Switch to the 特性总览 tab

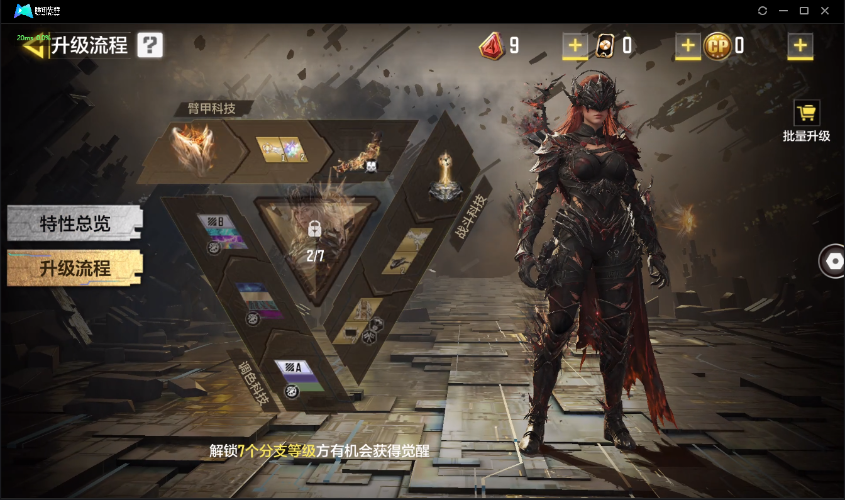(75, 224)
